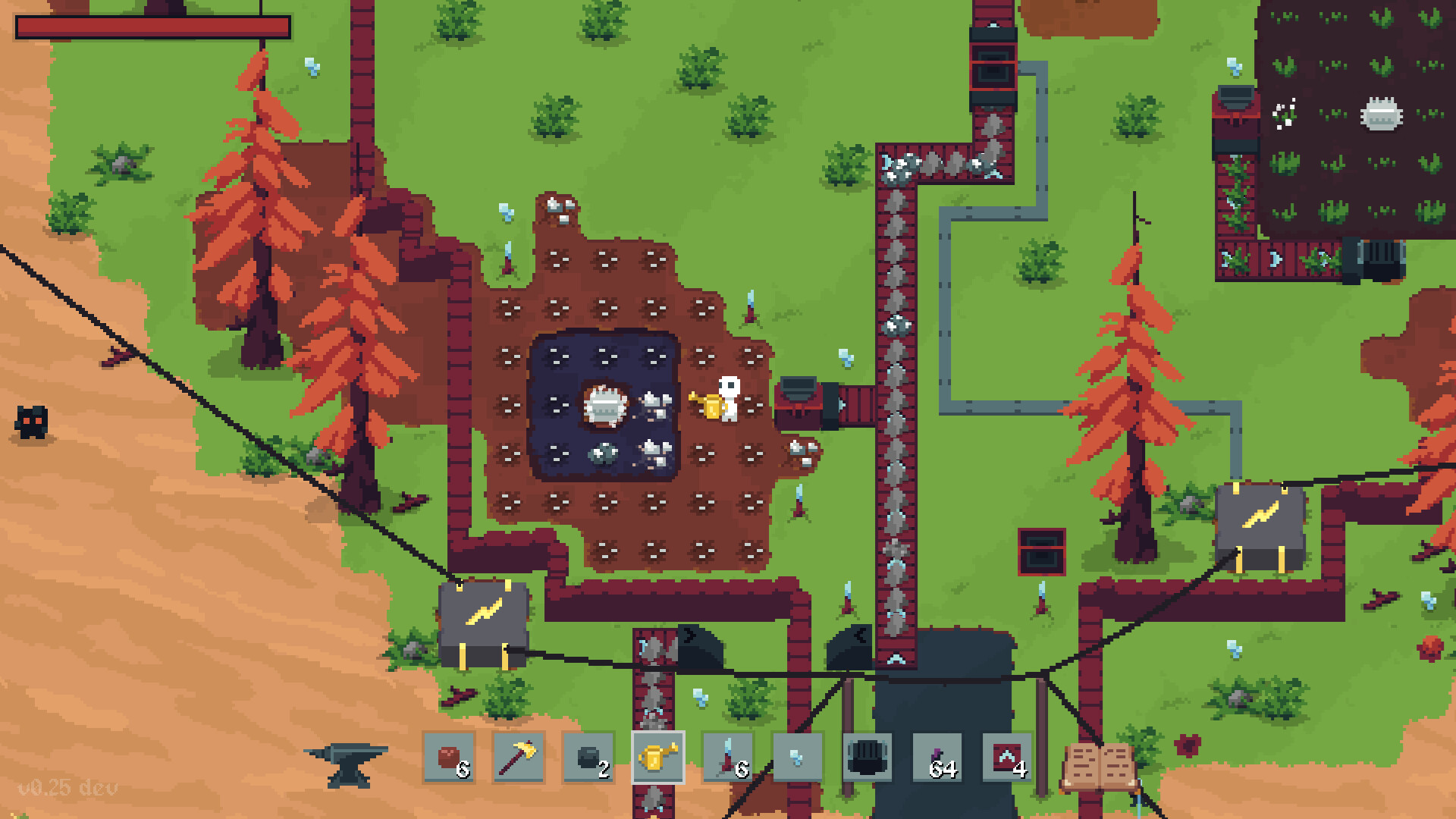Viewport: 1456px width, 819px height.
Task: Click the power pylon with the lightning bolt
Action: click(x=485, y=622)
